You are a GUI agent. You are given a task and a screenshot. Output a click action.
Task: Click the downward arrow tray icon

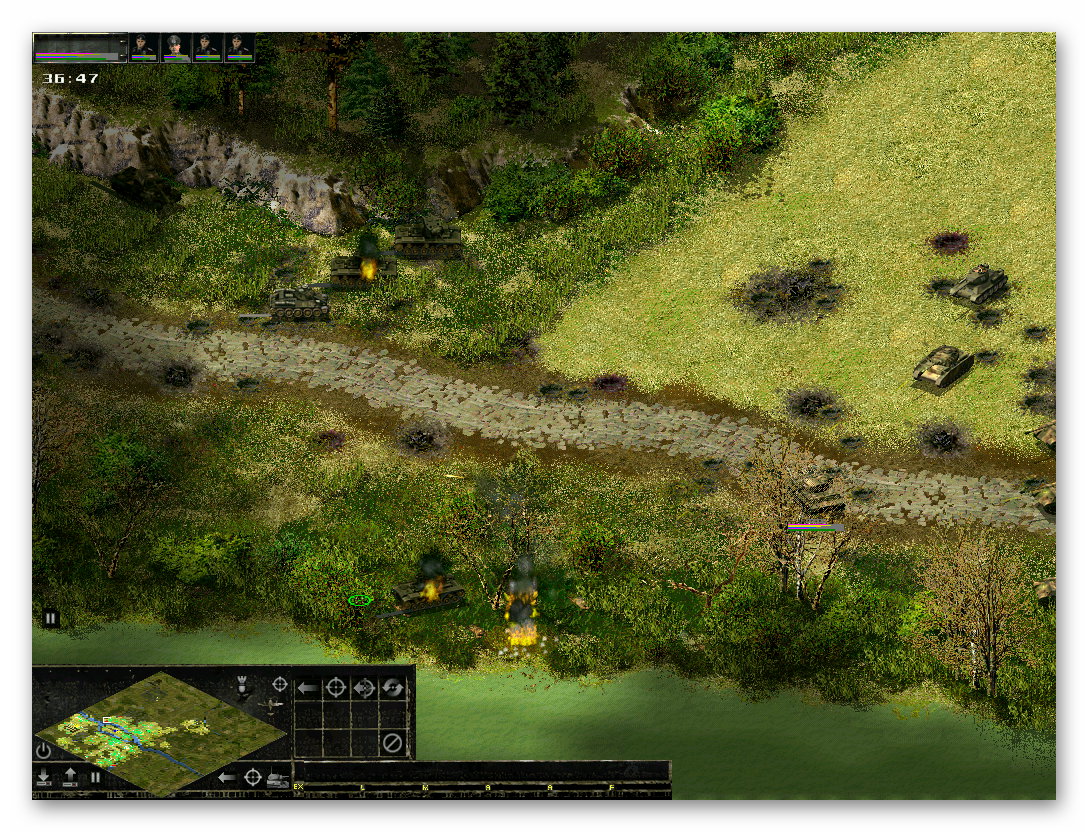point(43,777)
